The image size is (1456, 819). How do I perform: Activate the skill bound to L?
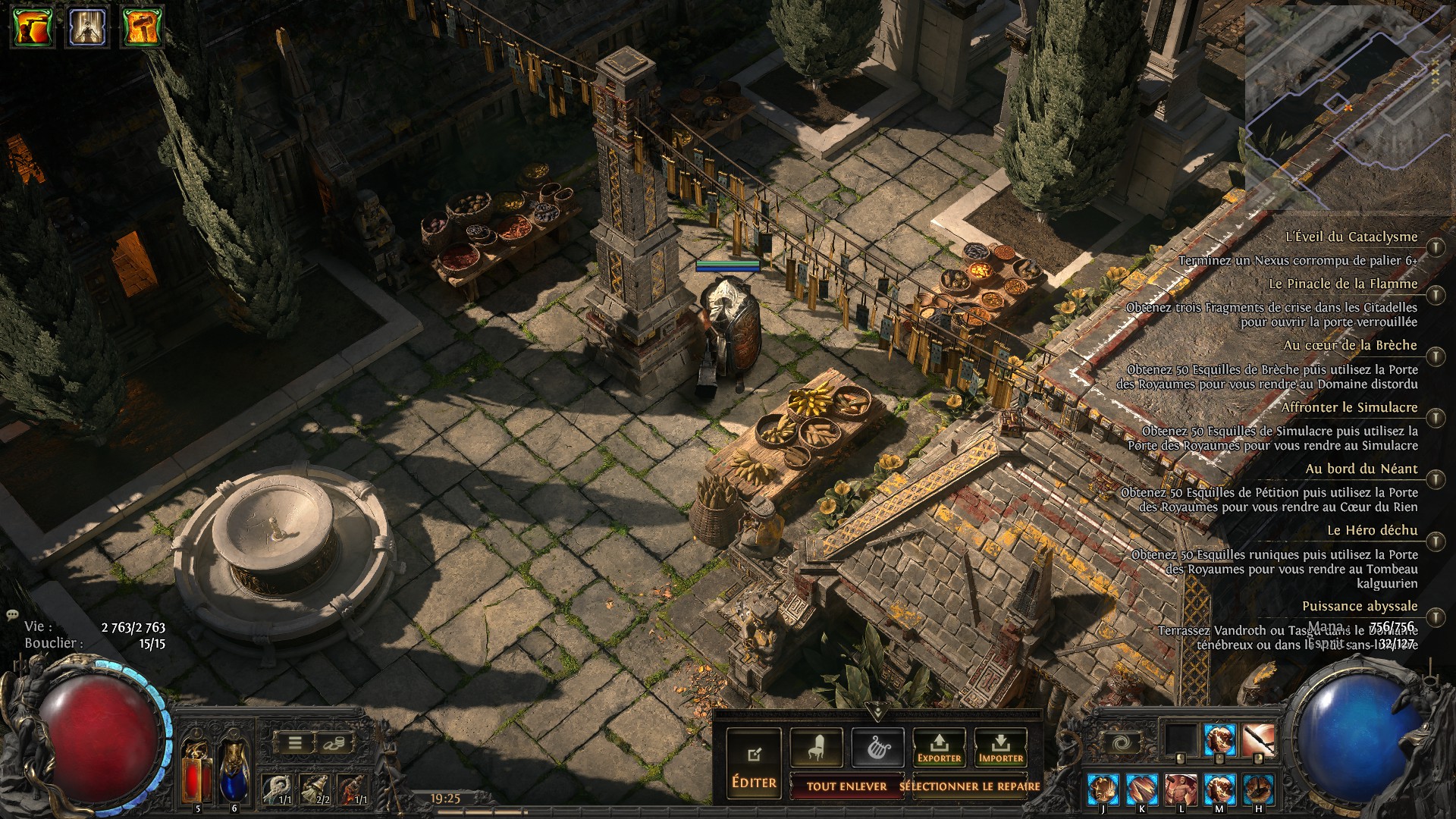pyautogui.click(x=1181, y=790)
